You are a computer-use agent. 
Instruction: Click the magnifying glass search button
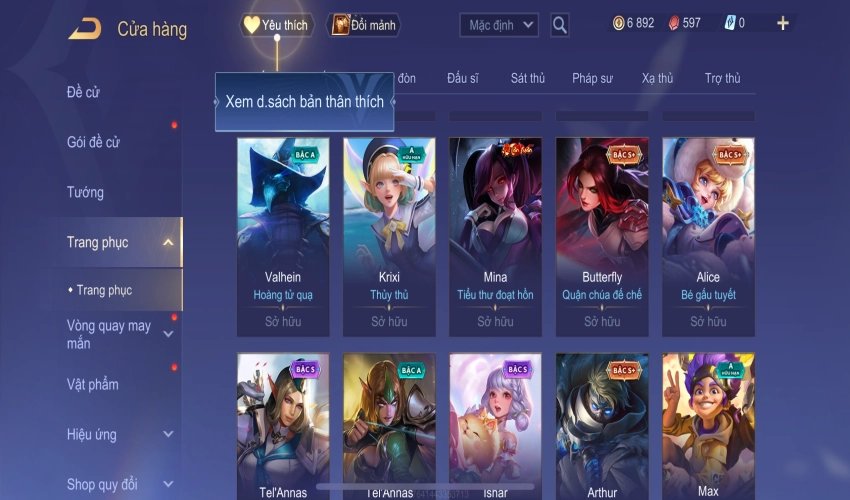click(x=560, y=24)
